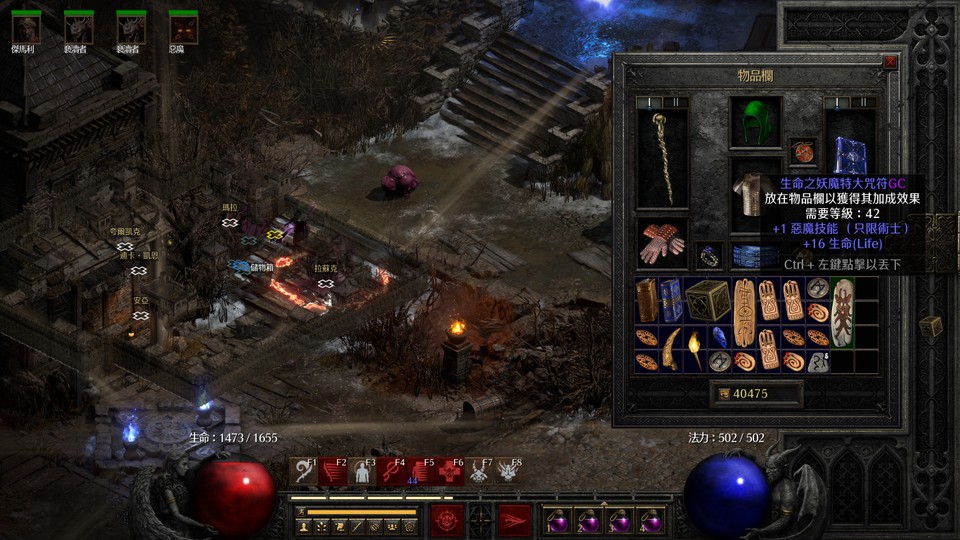Select the green hood helmet slot
This screenshot has height=540, width=960.
pyautogui.click(x=756, y=121)
